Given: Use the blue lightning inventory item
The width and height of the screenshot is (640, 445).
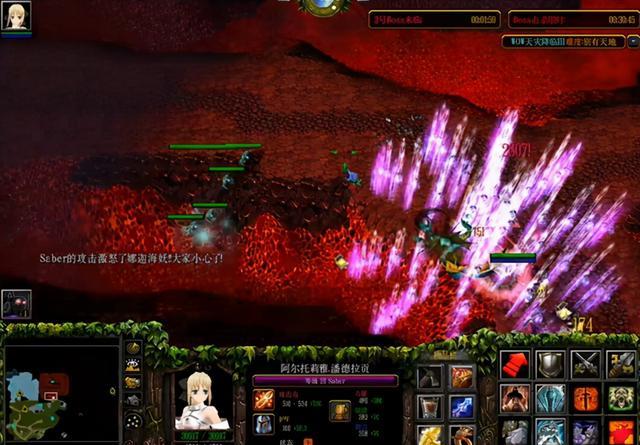Looking at the screenshot, I should coord(462,407).
